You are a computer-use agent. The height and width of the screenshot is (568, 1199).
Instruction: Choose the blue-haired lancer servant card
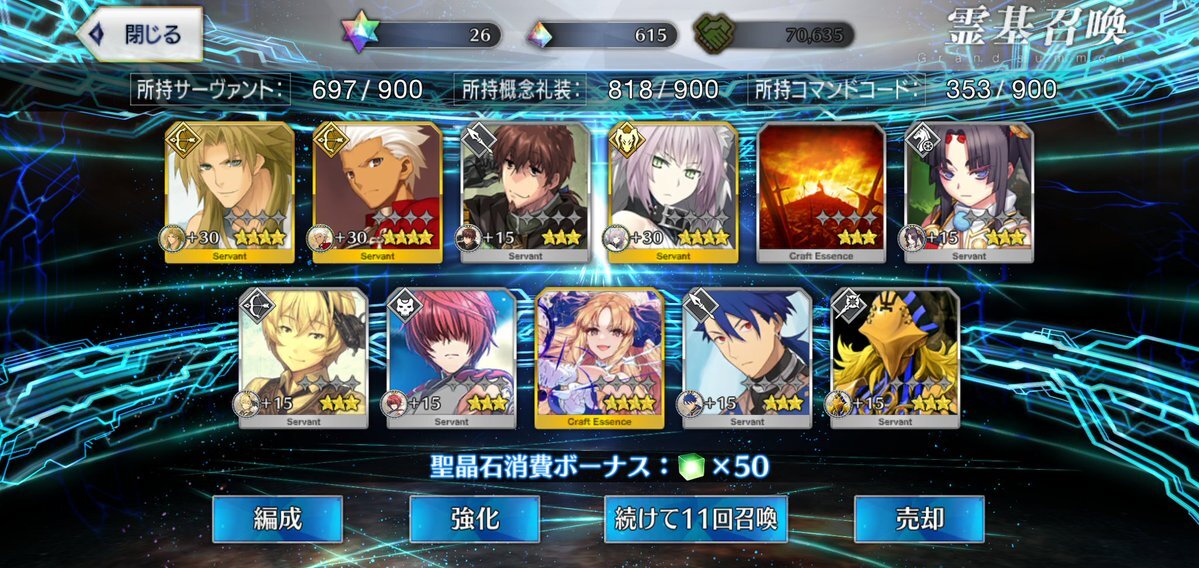pyautogui.click(x=747, y=357)
